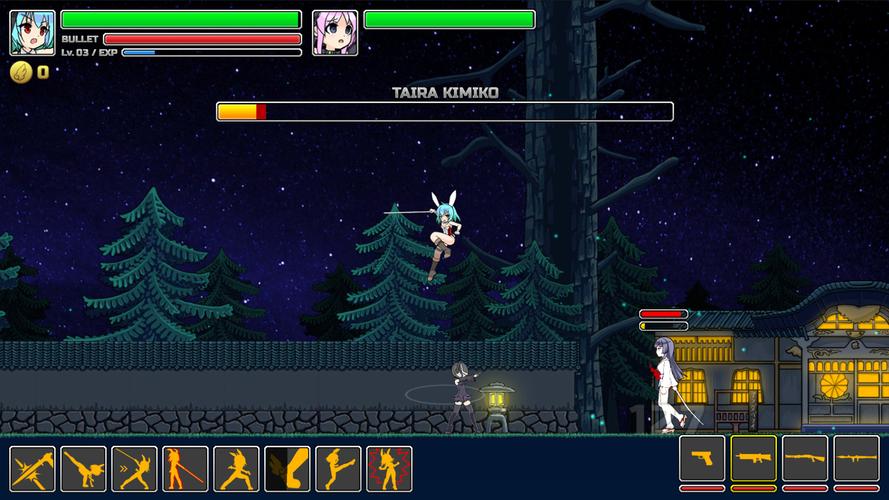Screen dimensions: 889x500
Task: Select the crouching stance skill
Action: [237, 468]
